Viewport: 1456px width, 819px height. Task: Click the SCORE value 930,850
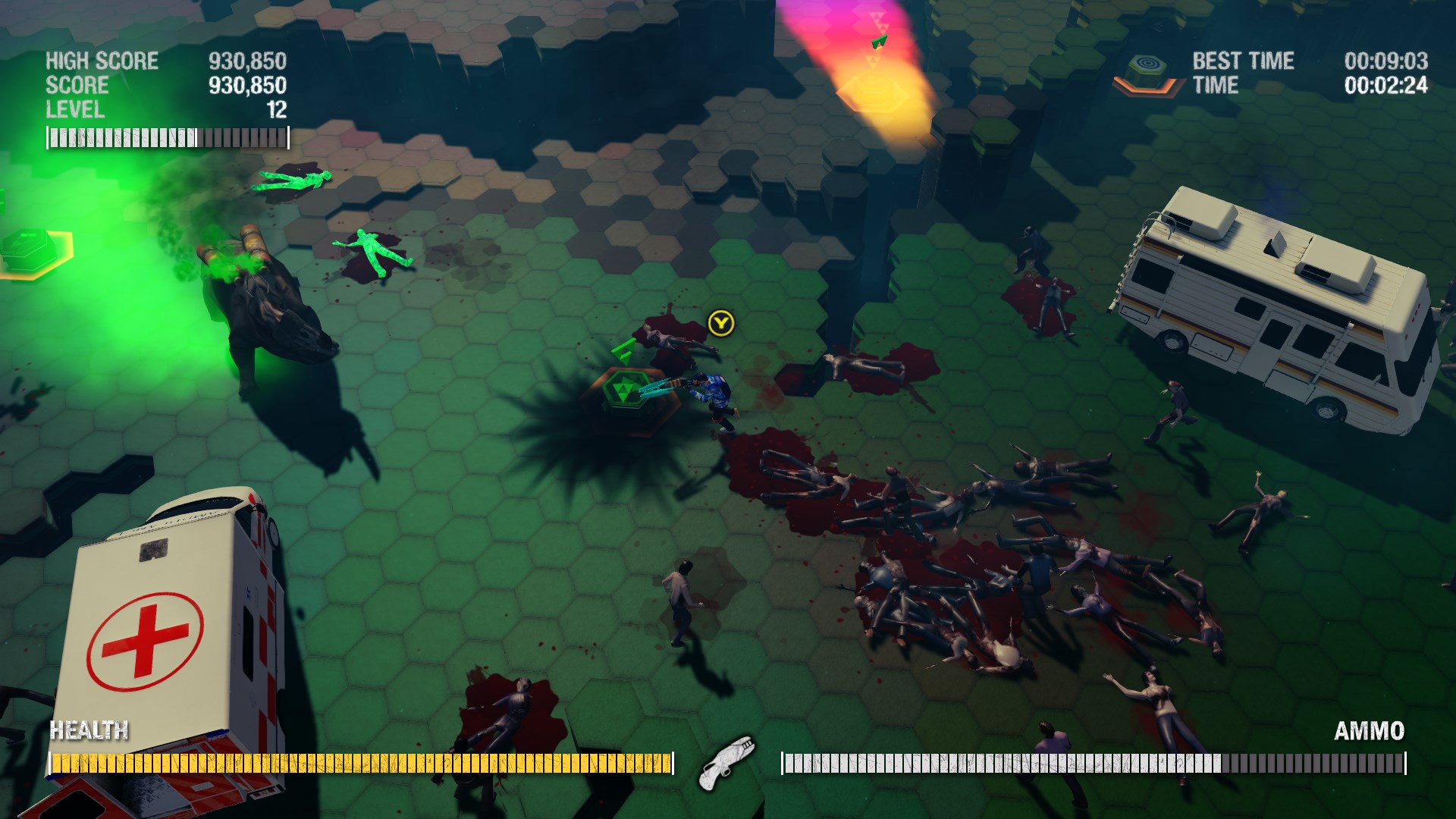[x=246, y=85]
